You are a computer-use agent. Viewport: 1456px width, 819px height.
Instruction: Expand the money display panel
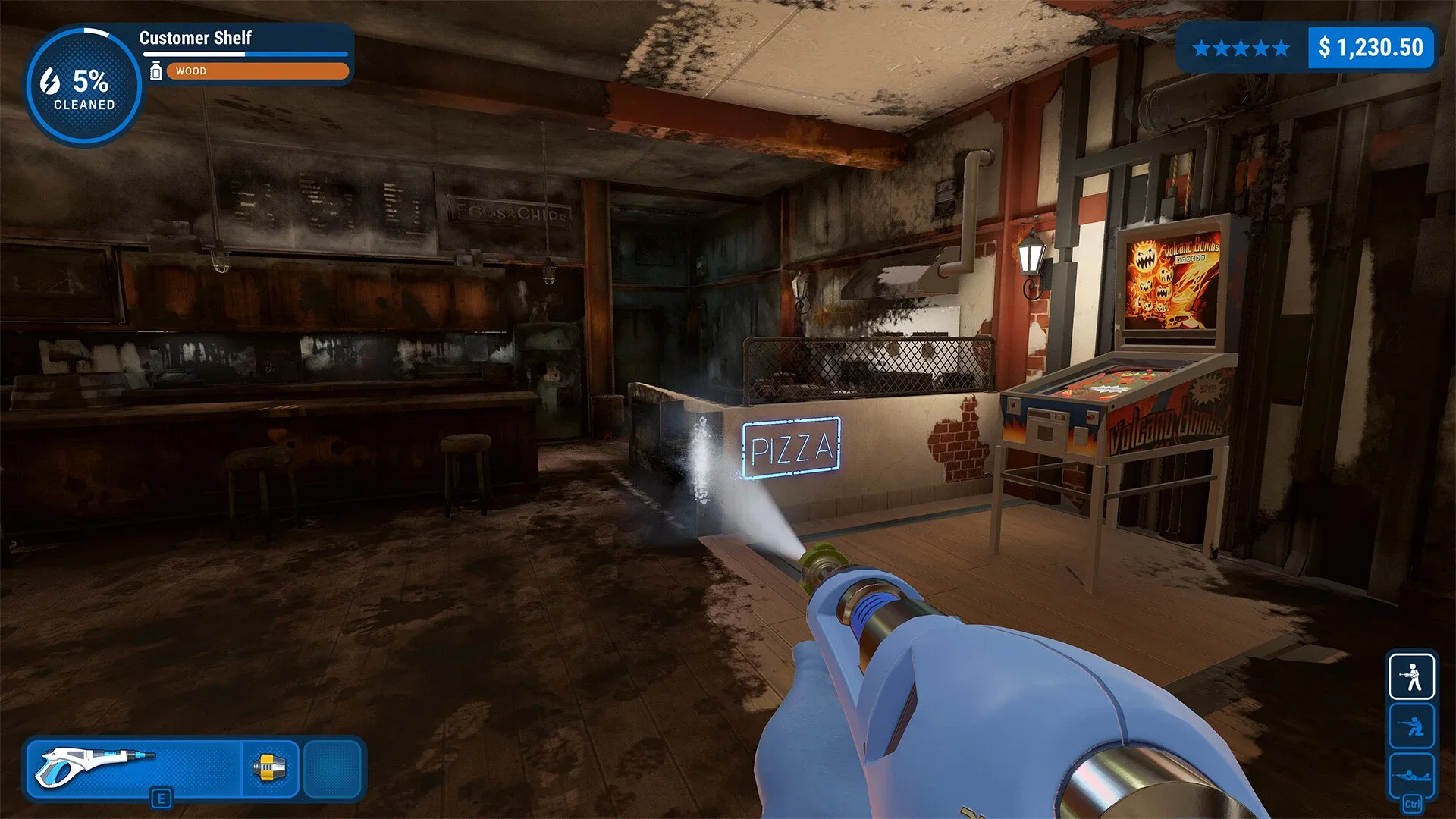(1371, 47)
